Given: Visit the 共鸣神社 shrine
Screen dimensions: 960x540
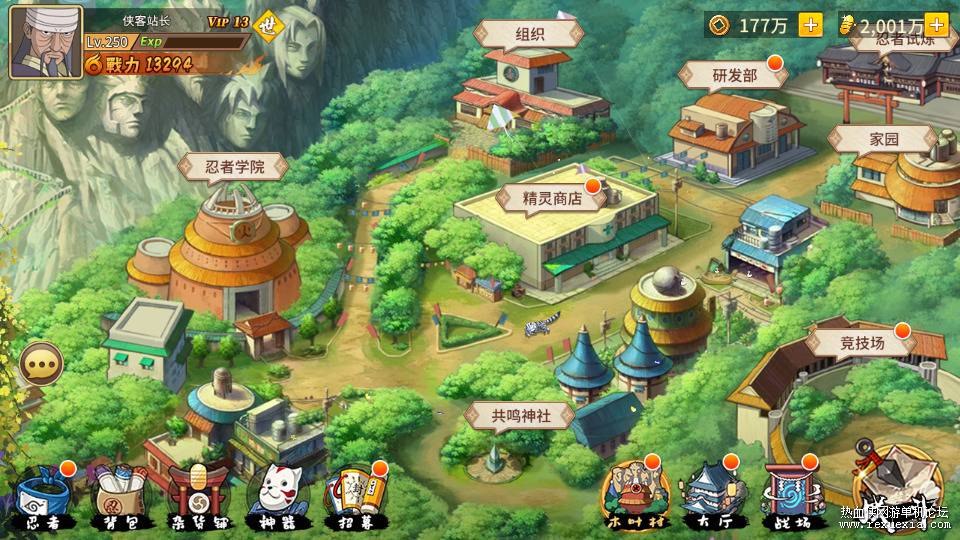Looking at the screenshot, I should [x=519, y=416].
